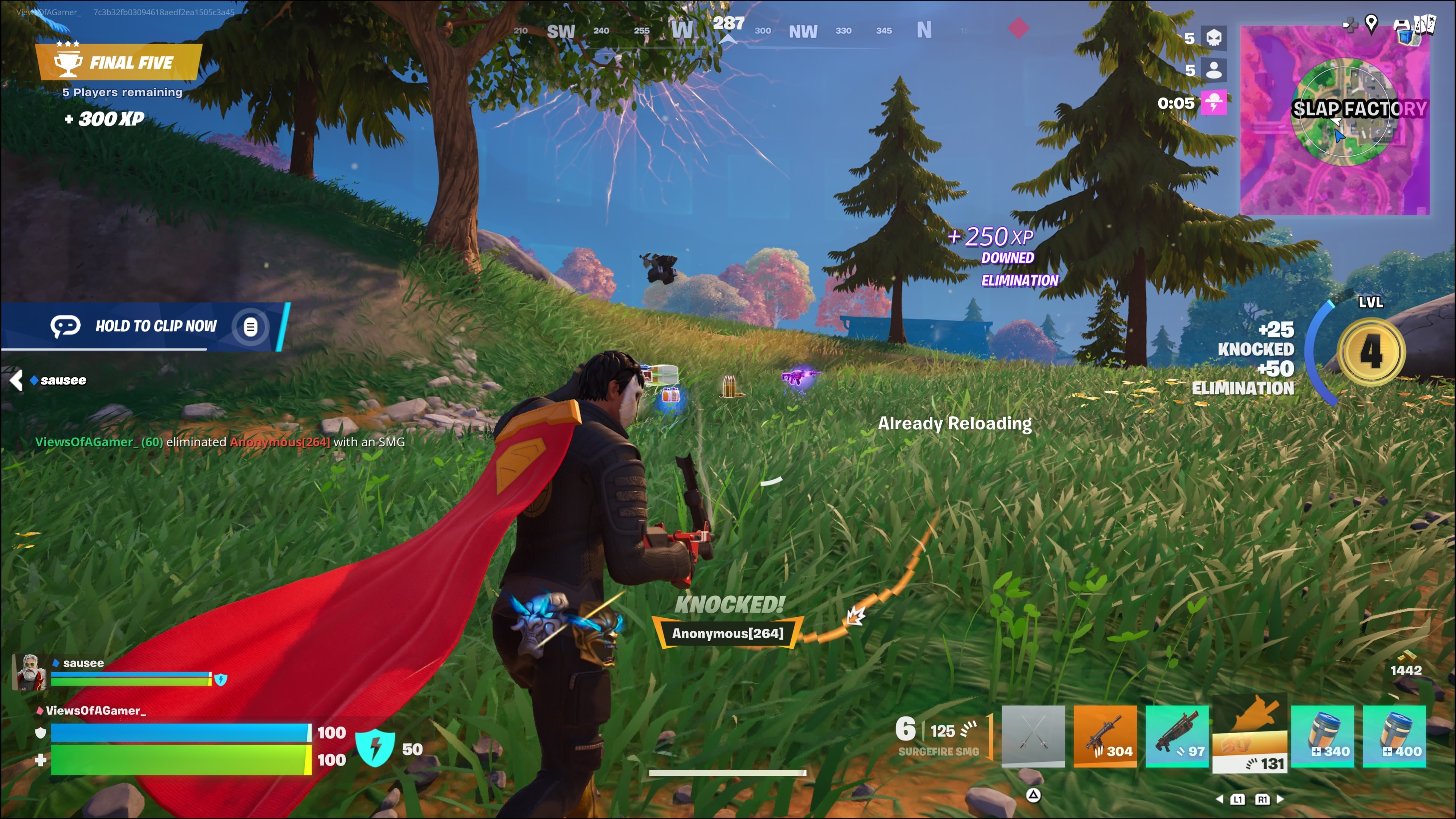Select the crossed swords pickaxe slot

click(1032, 735)
